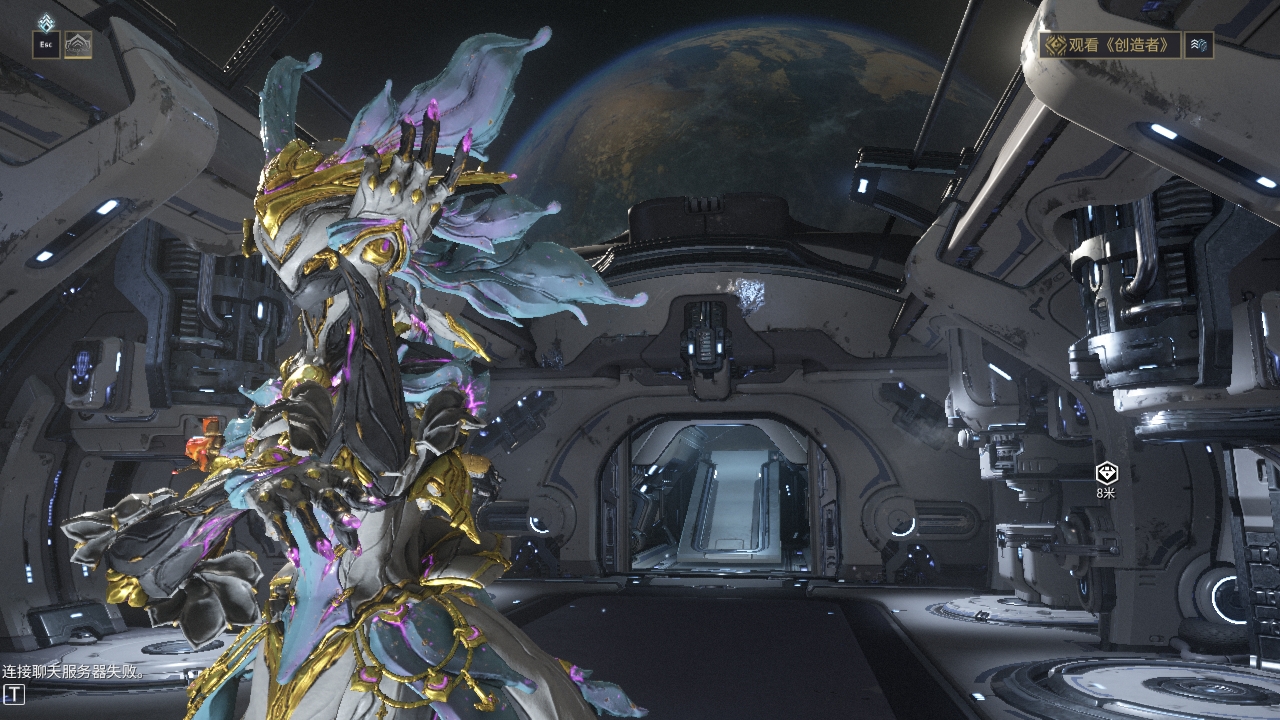Click the chevron icon beside the quest tracker
1280x720 pixels.
click(1198, 45)
